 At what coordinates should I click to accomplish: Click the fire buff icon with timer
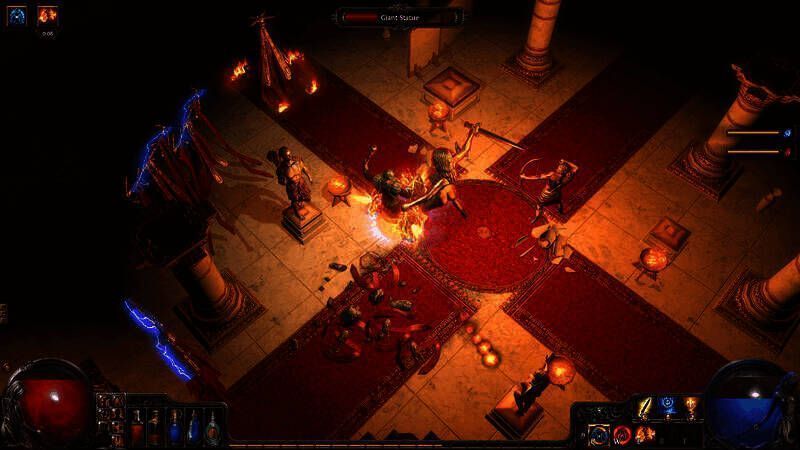(x=47, y=15)
